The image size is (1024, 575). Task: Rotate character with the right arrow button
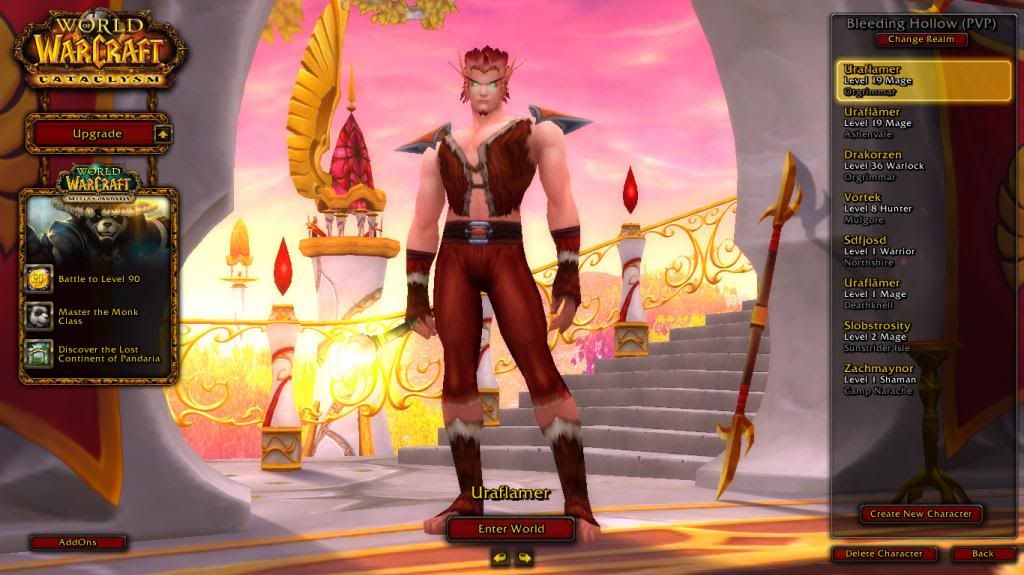[x=524, y=558]
